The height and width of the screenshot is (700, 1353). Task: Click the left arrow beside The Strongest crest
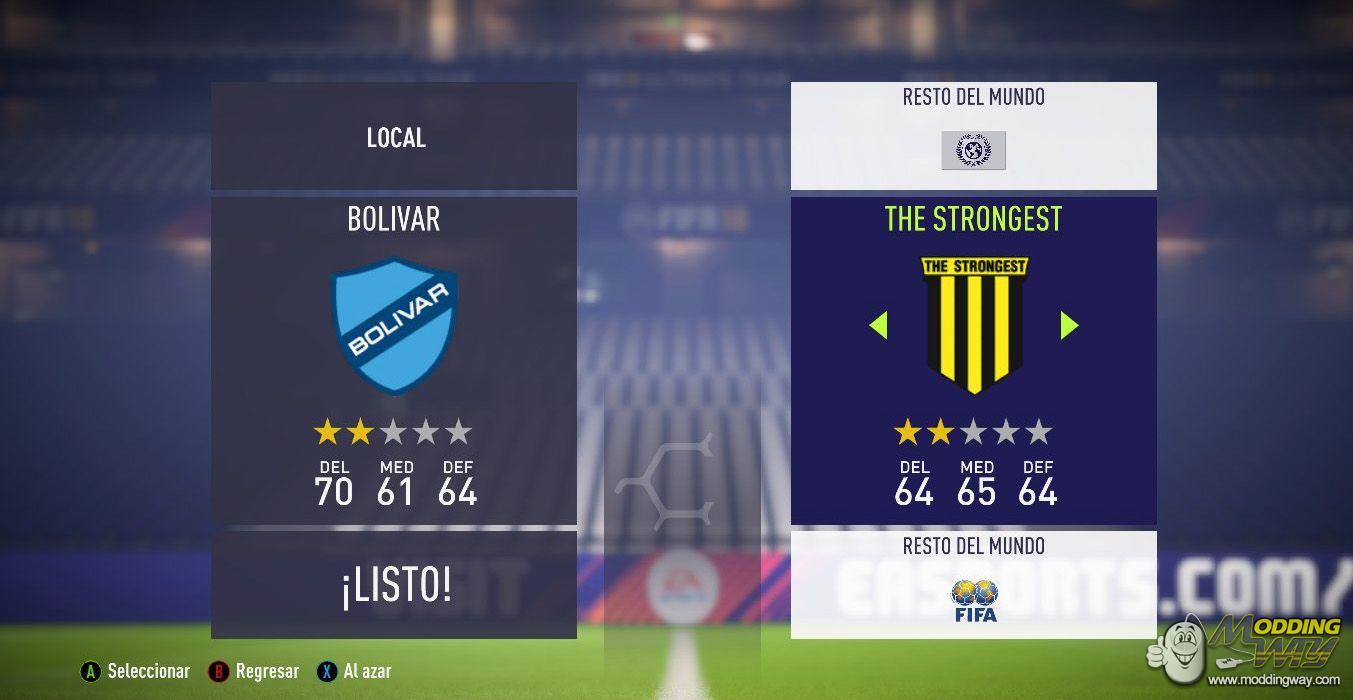[878, 325]
